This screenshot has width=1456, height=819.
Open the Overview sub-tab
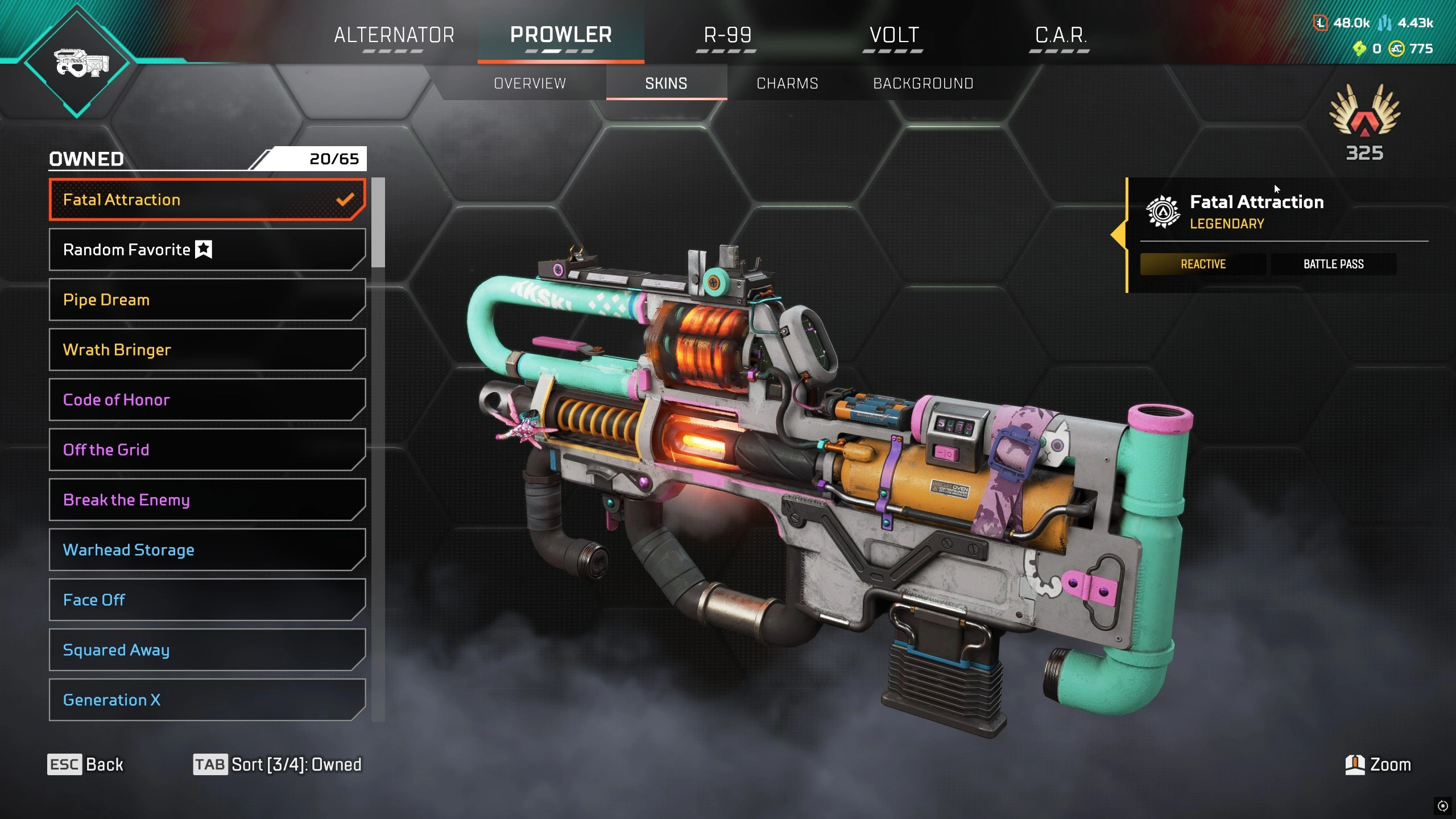[x=530, y=84]
